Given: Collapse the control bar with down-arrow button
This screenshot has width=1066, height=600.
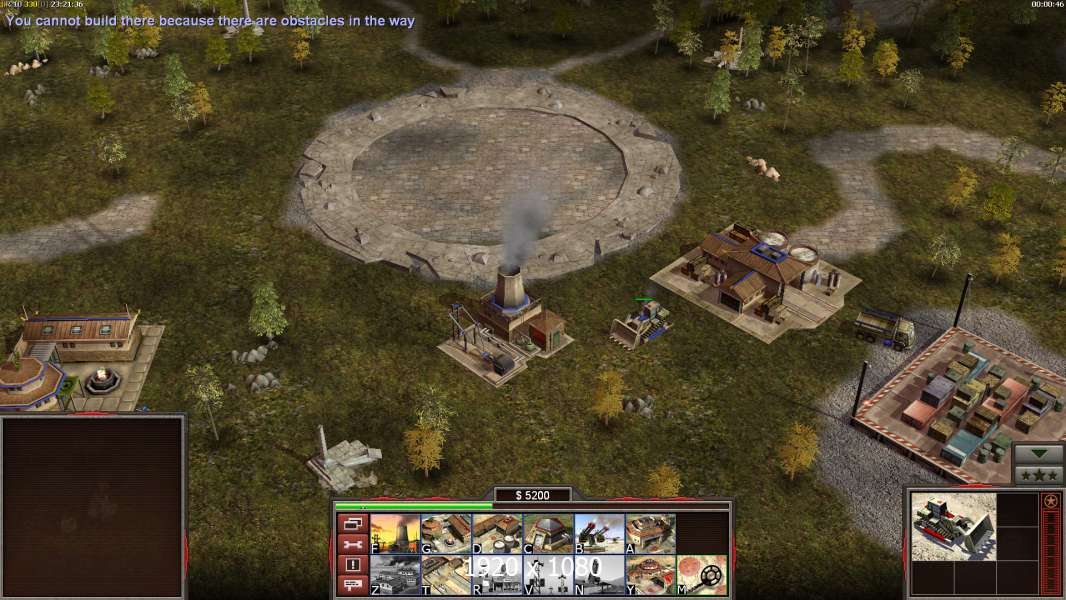Looking at the screenshot, I should click(x=1039, y=453).
